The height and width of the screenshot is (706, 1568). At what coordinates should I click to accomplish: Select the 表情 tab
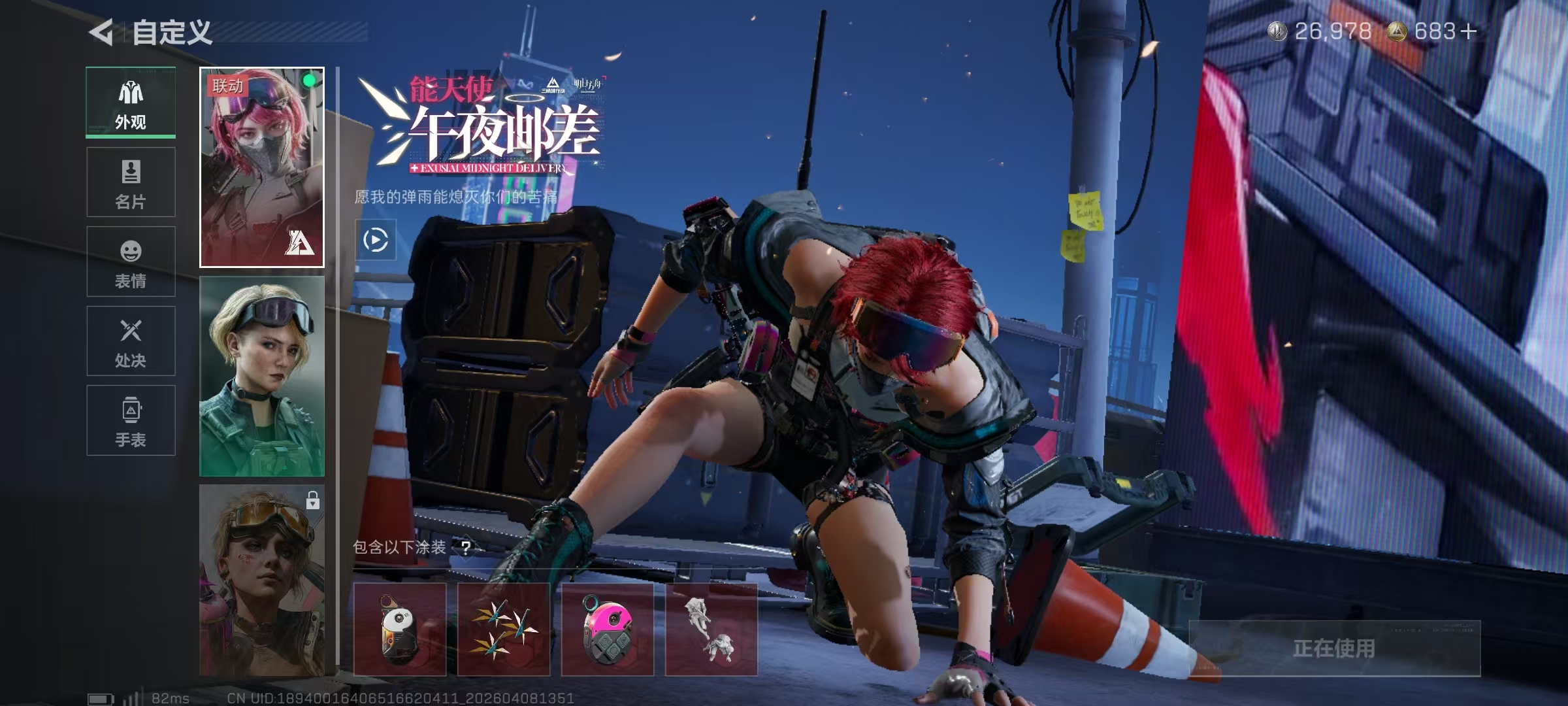tap(131, 262)
